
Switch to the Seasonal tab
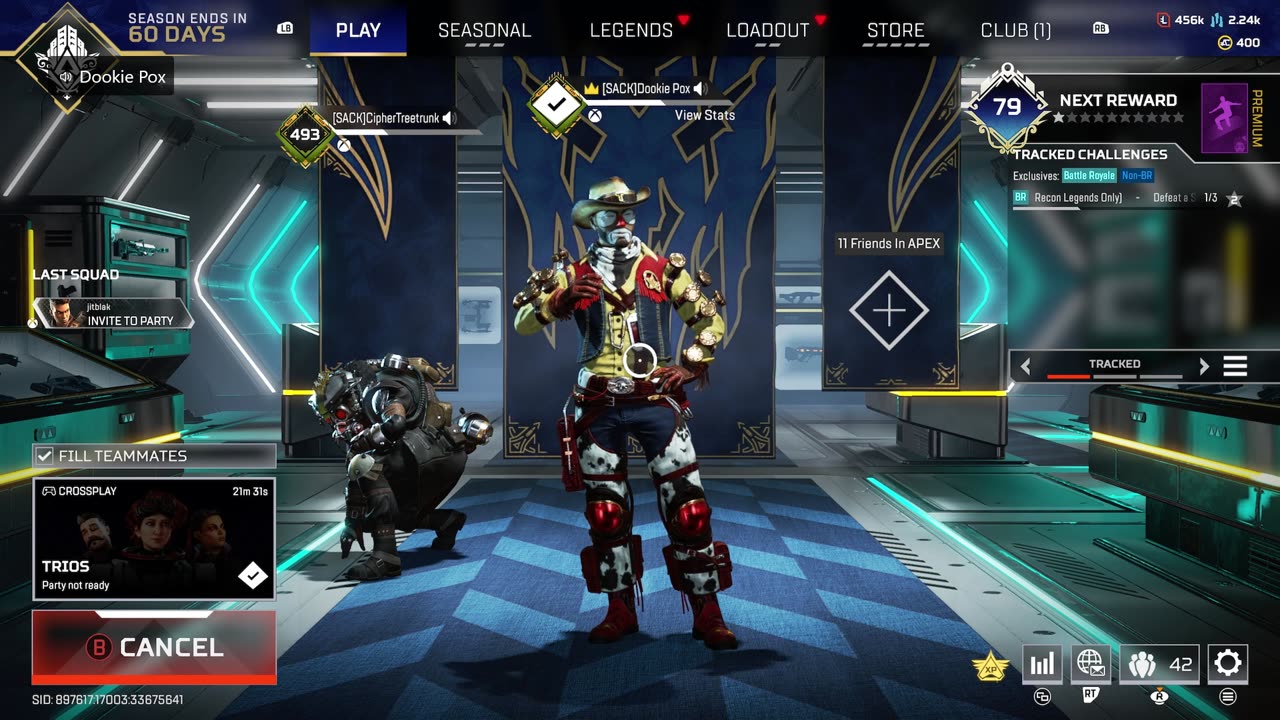(484, 30)
